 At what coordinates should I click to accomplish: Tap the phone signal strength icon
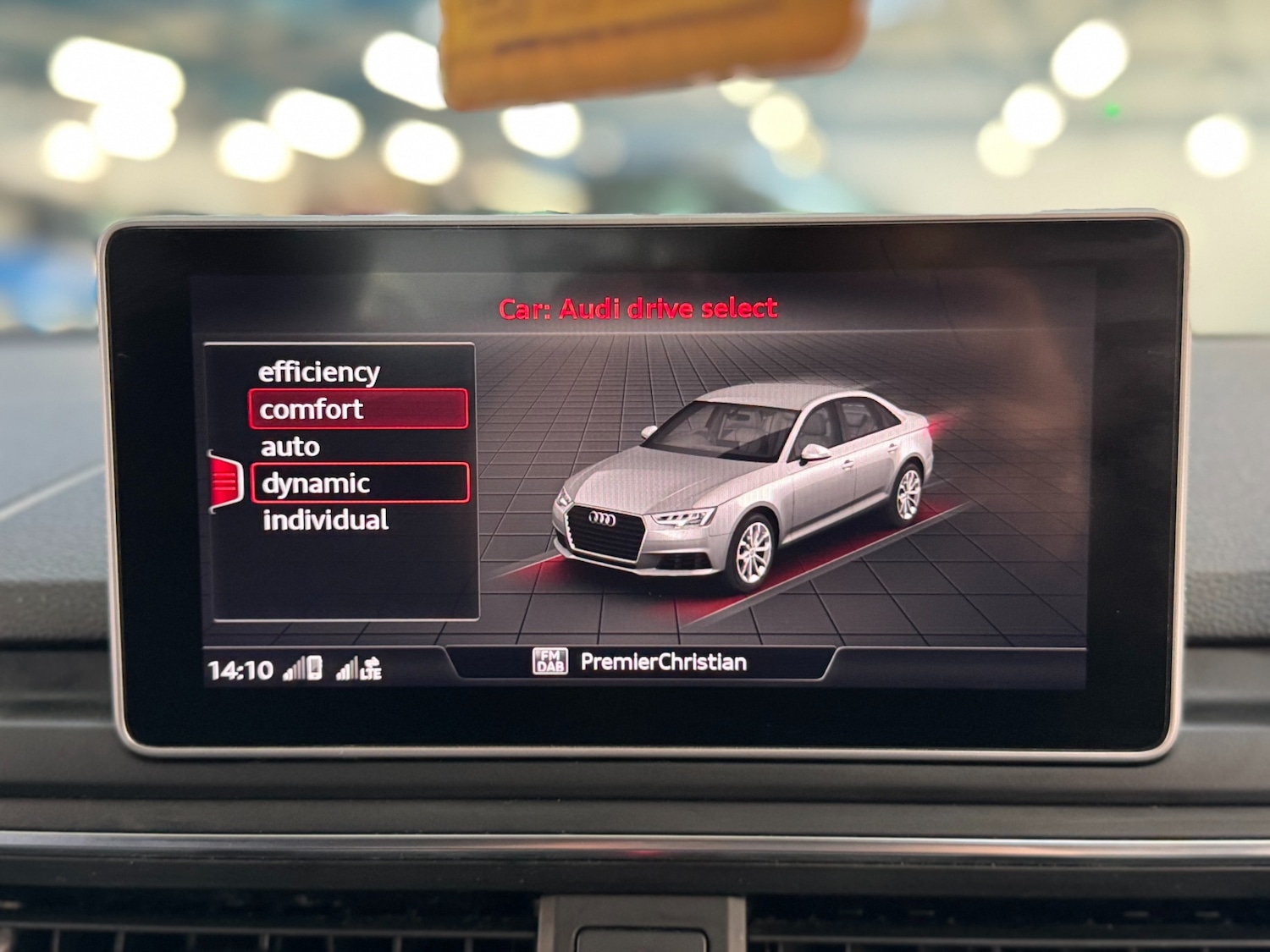(x=293, y=669)
